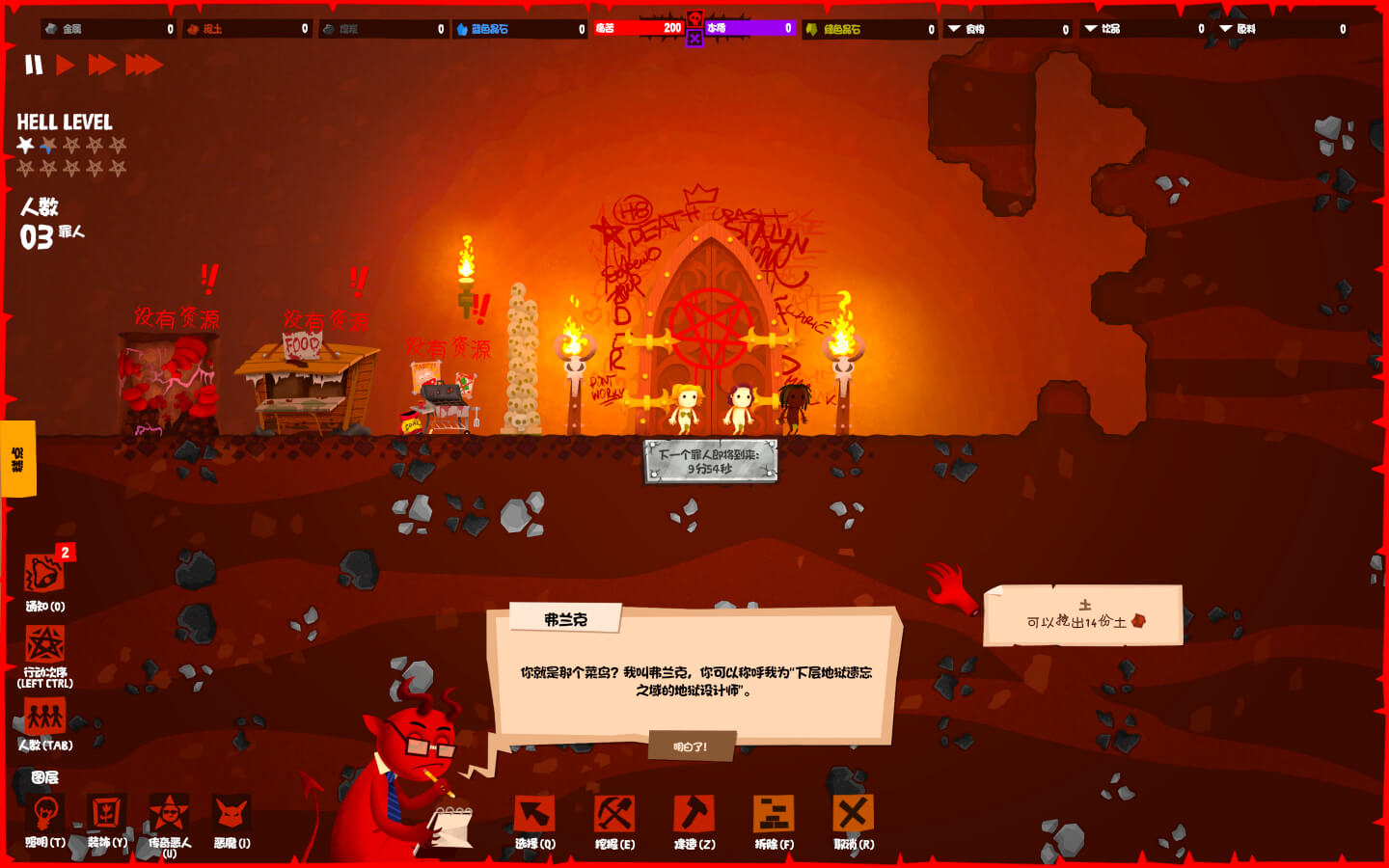This screenshot has height=868, width=1389.
Task: Set game speed to normal single-arrow play
Action: [x=65, y=65]
